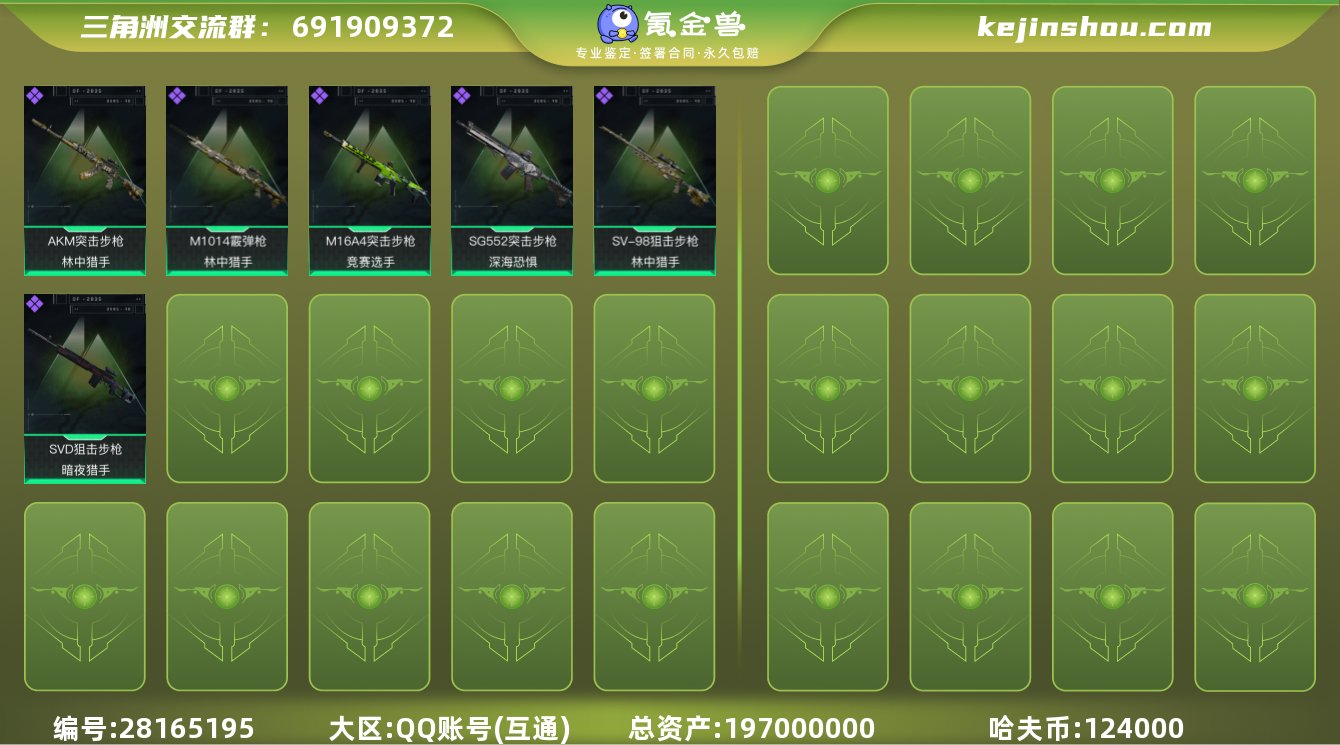Click the purple rarity badge on M1014霰弹枪 card

(176, 97)
